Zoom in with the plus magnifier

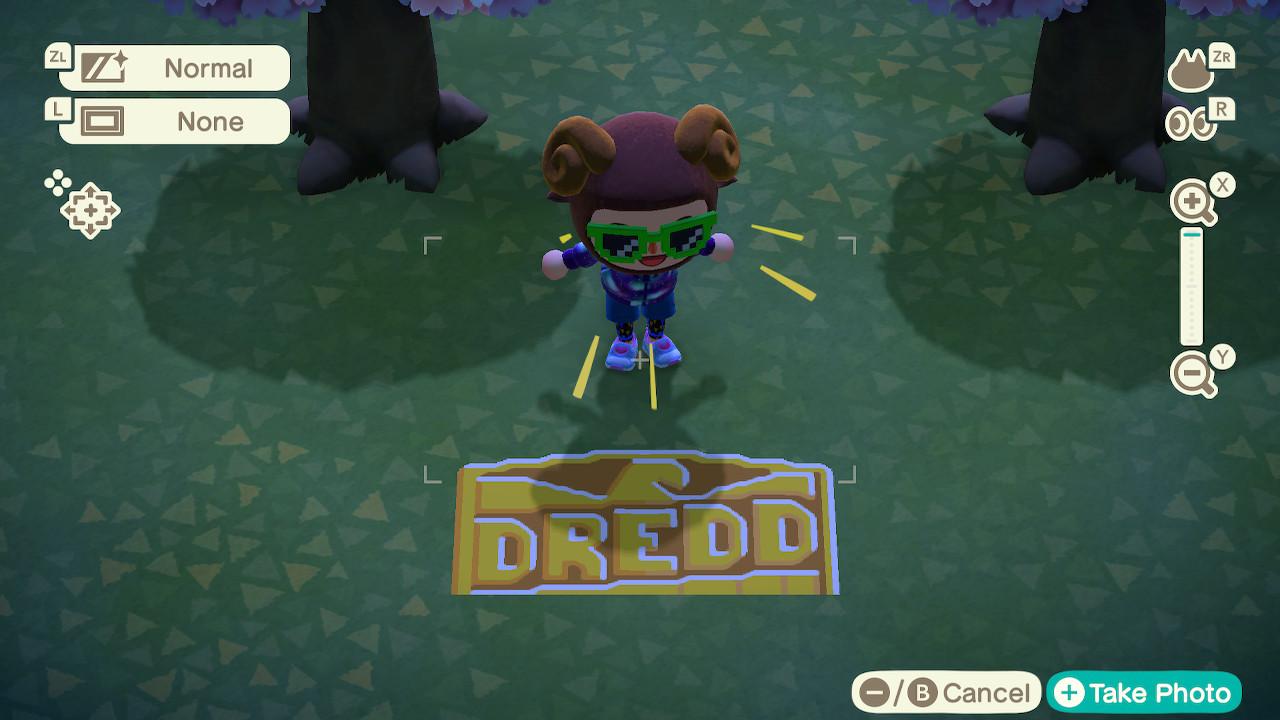(x=1193, y=204)
